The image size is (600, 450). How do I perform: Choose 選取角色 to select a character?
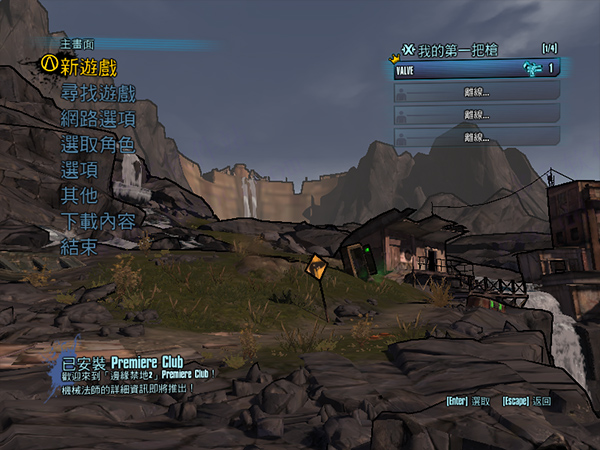(x=97, y=144)
